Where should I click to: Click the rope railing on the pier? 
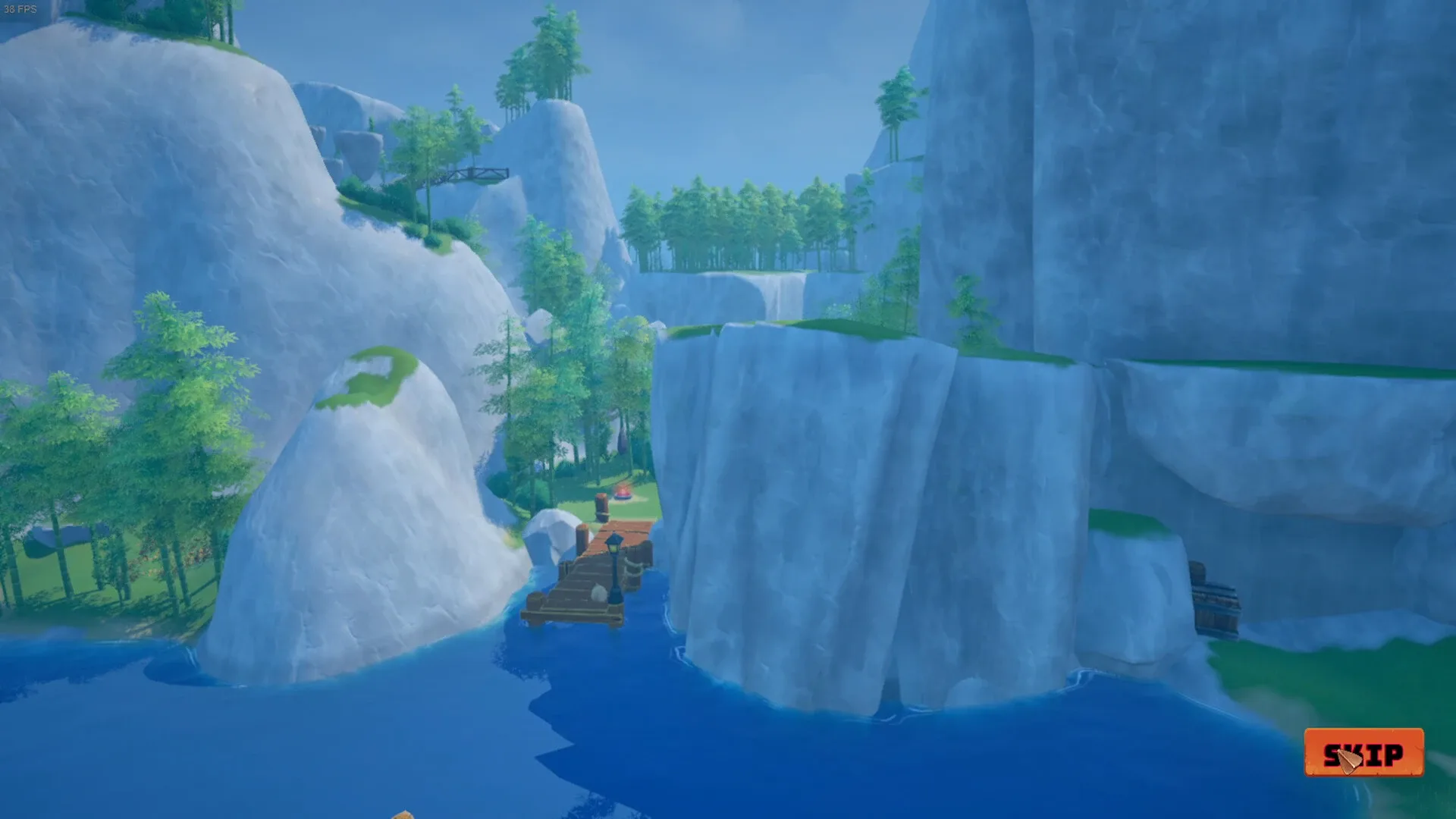pos(631,566)
